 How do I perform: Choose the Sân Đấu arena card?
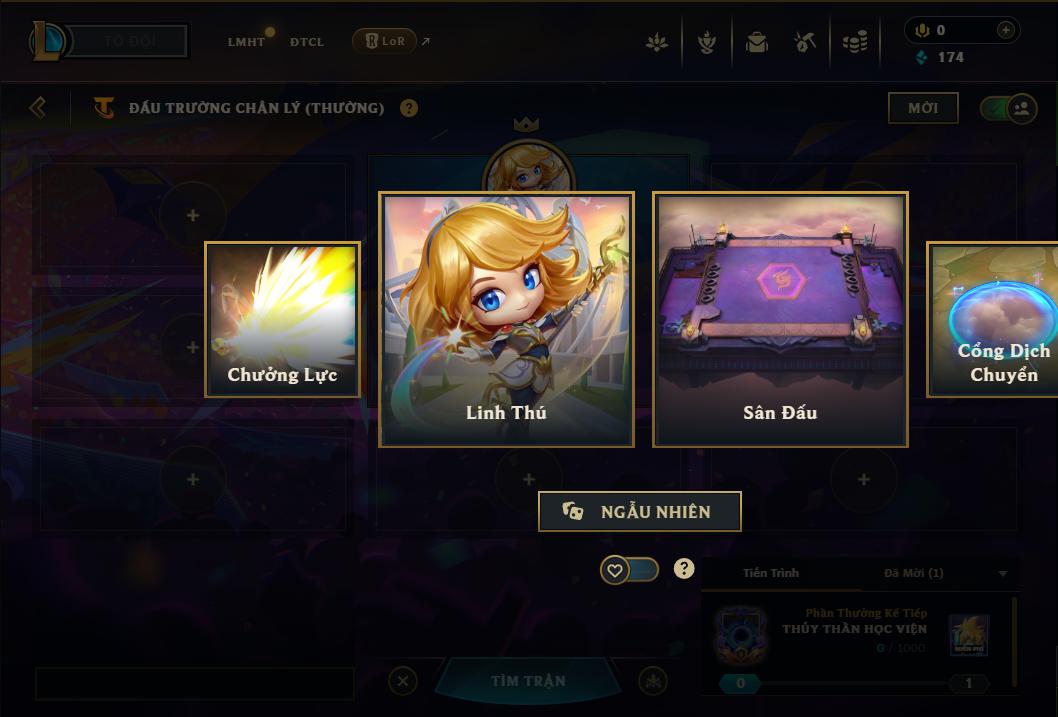780,319
